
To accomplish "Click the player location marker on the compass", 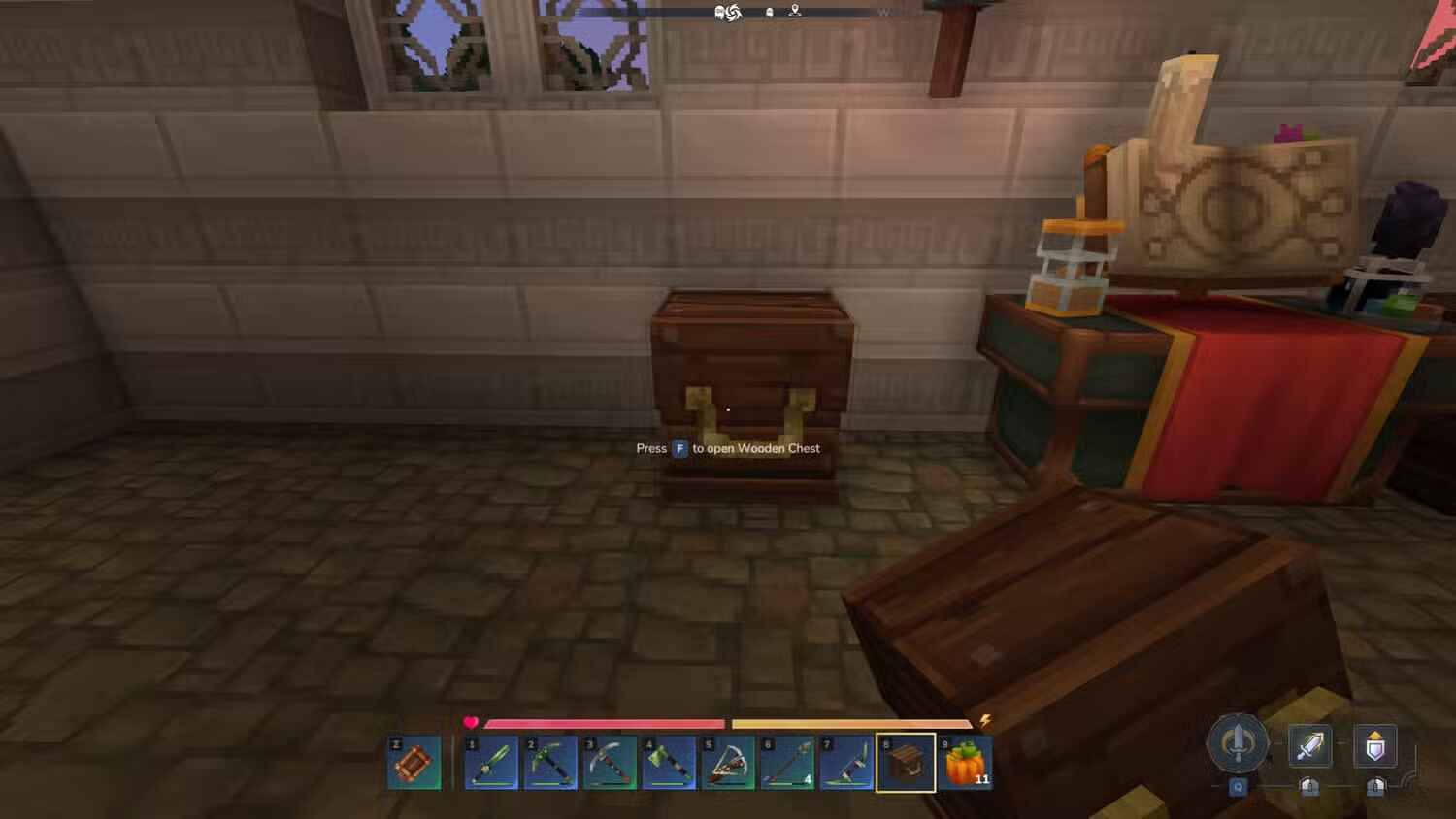I will point(794,12).
